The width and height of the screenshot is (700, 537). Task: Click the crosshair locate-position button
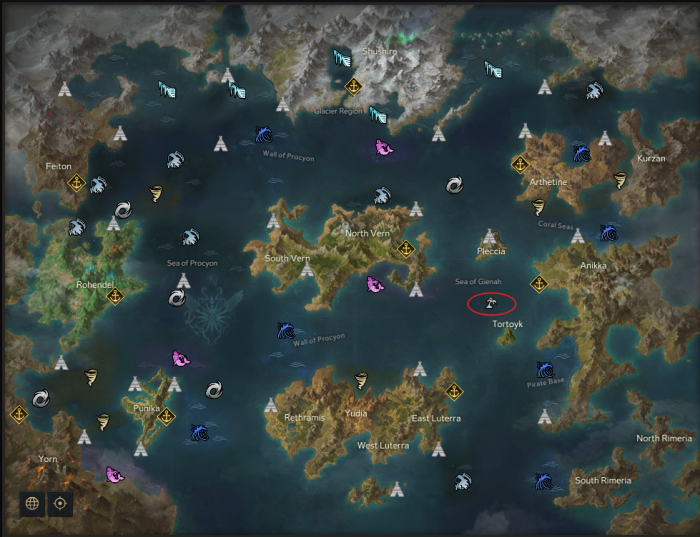[x=61, y=503]
